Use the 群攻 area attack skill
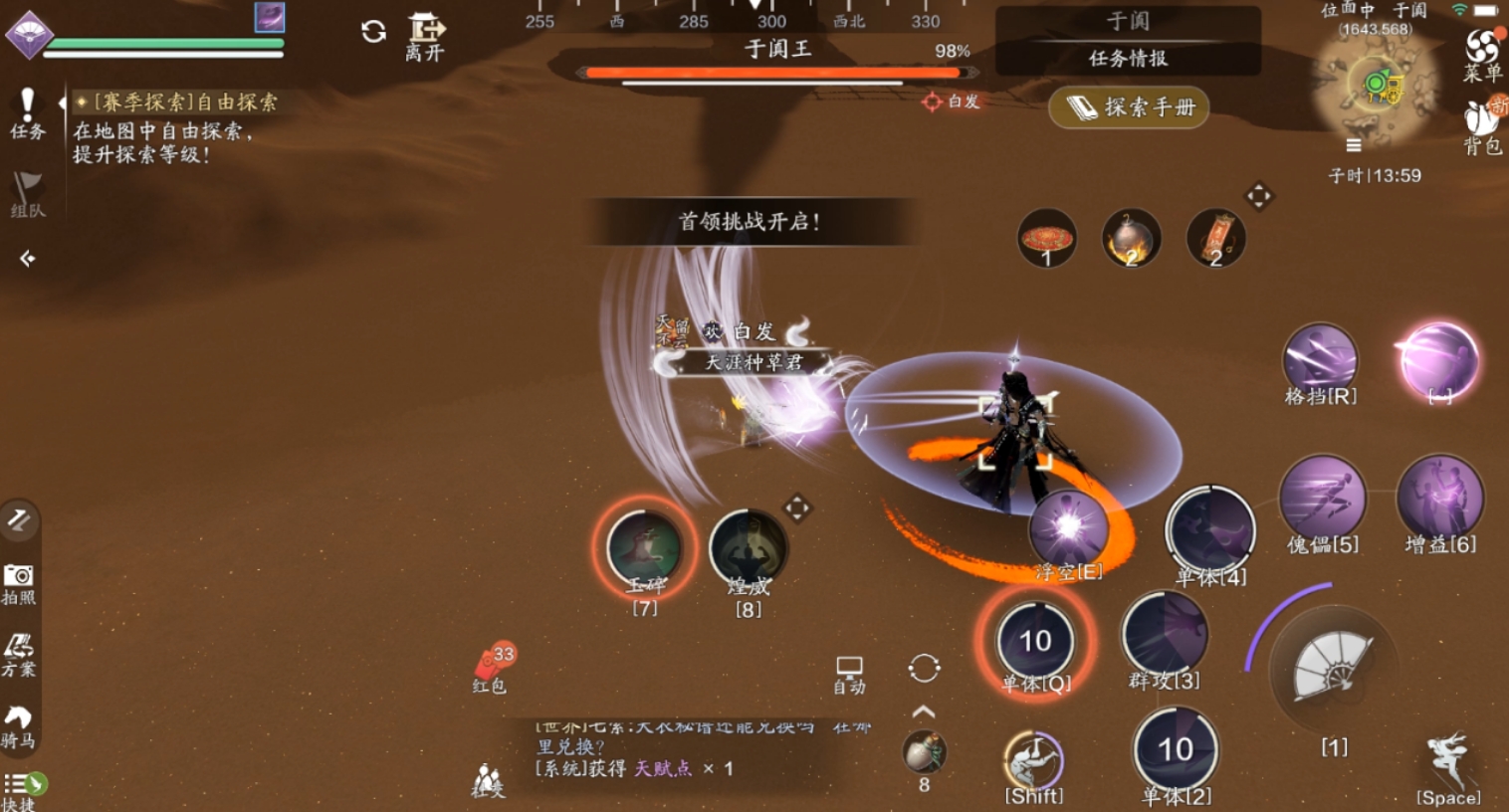The height and width of the screenshot is (812, 1509). [x=1164, y=637]
